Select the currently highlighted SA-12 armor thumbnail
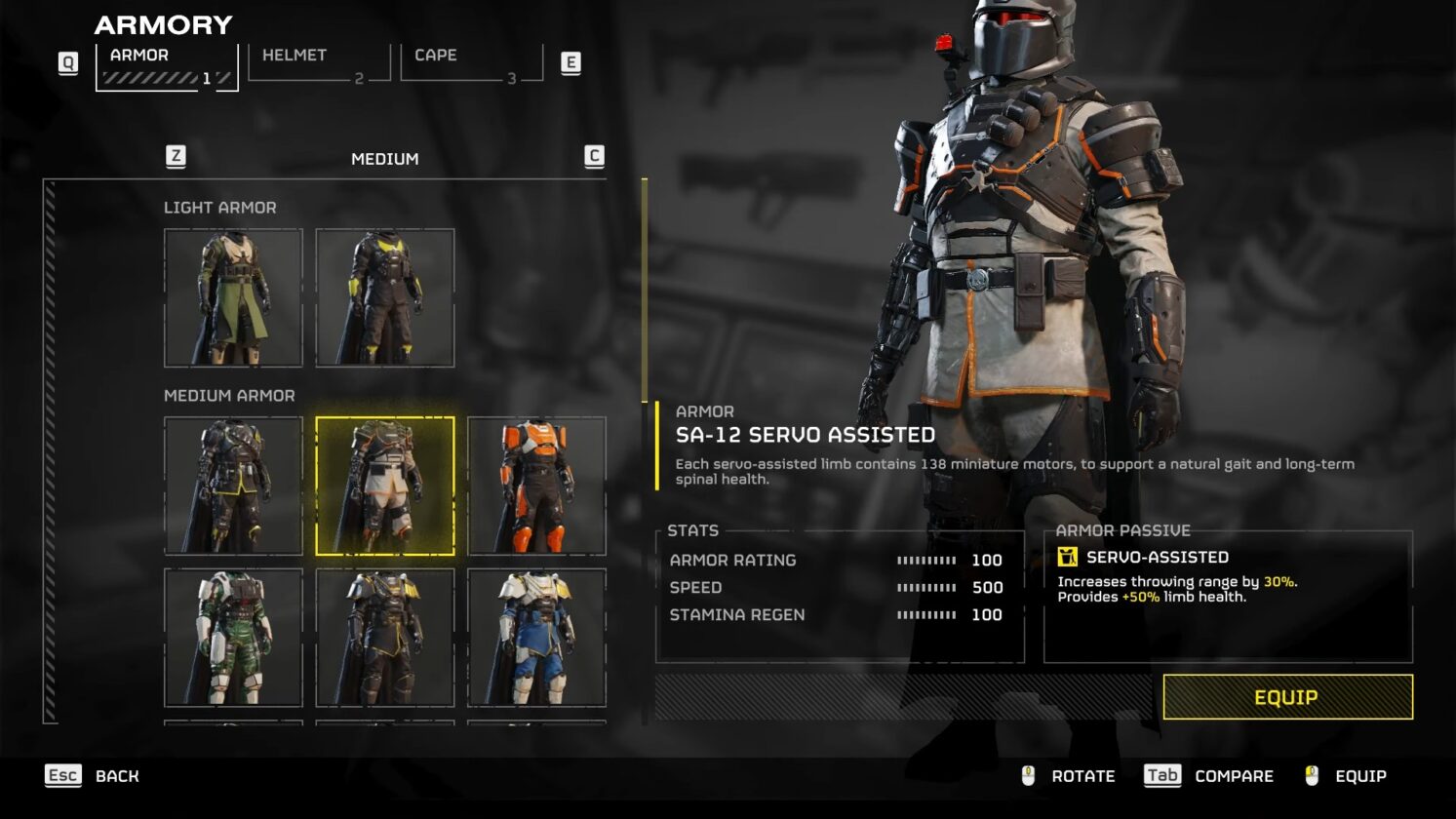 [385, 486]
